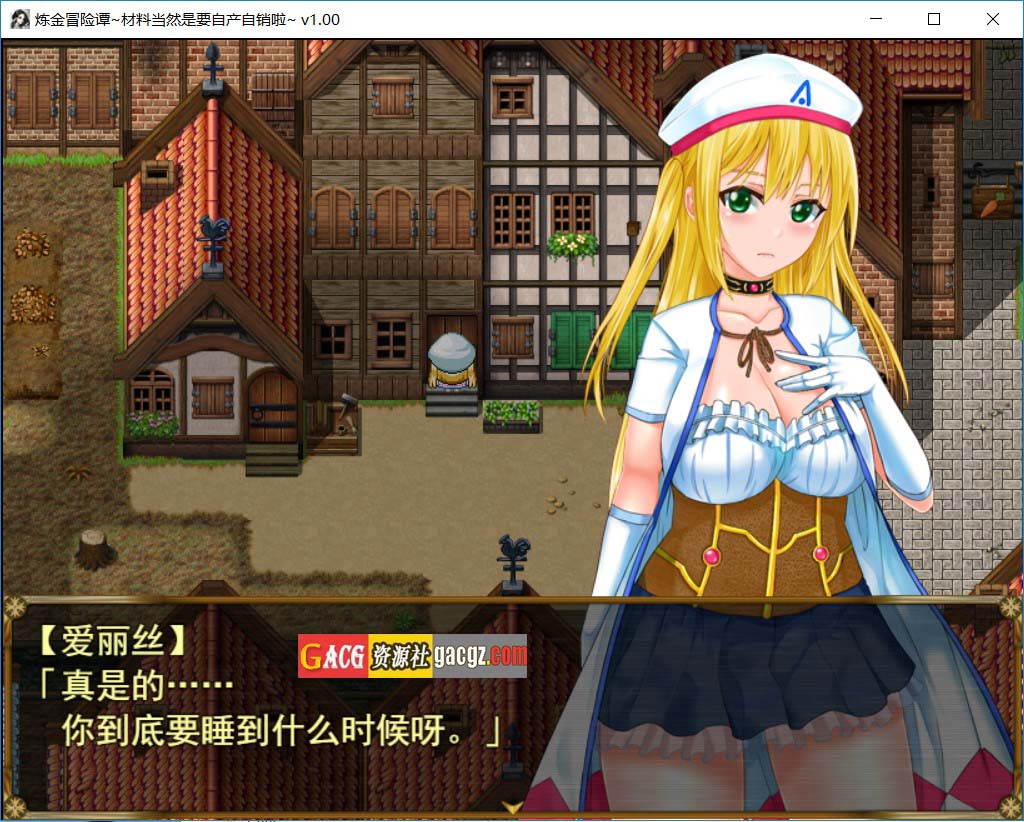
Task: Close the game window
Action: (992, 19)
